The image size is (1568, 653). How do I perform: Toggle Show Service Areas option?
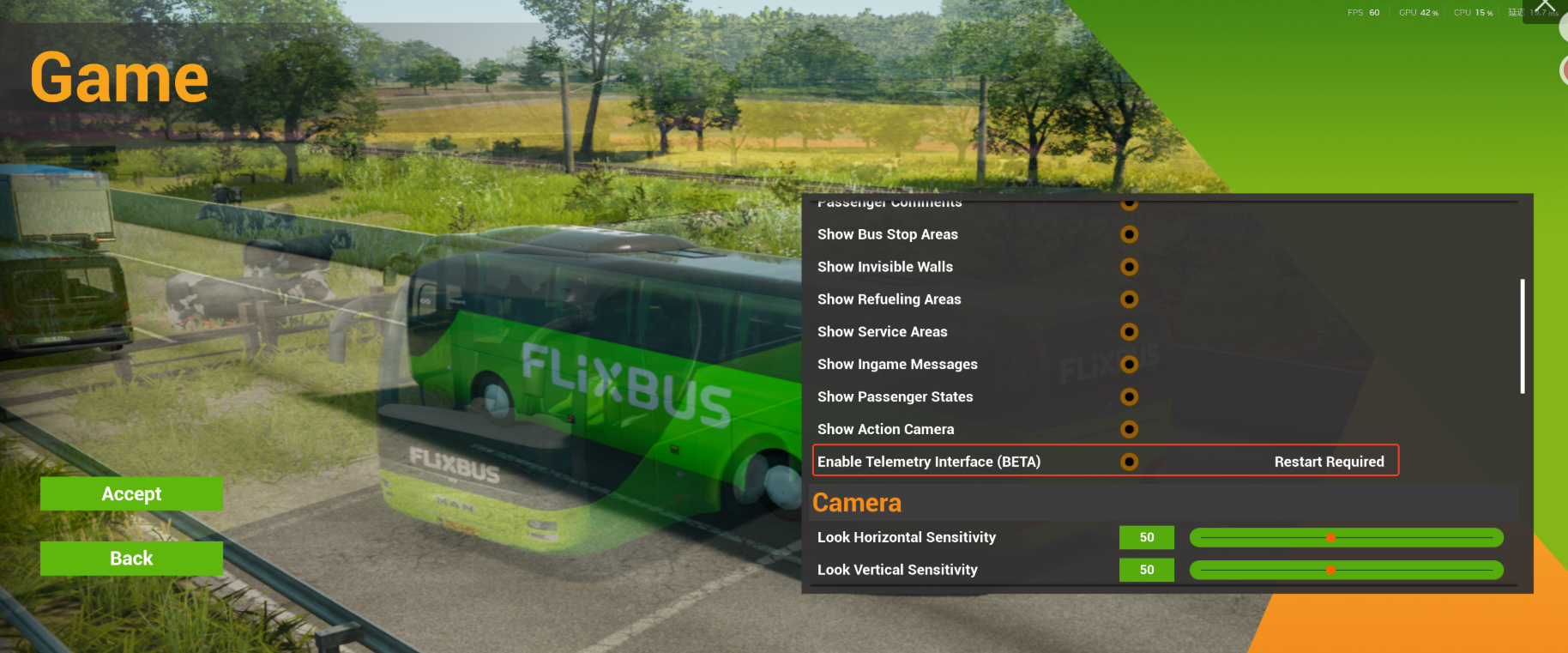tap(1130, 332)
